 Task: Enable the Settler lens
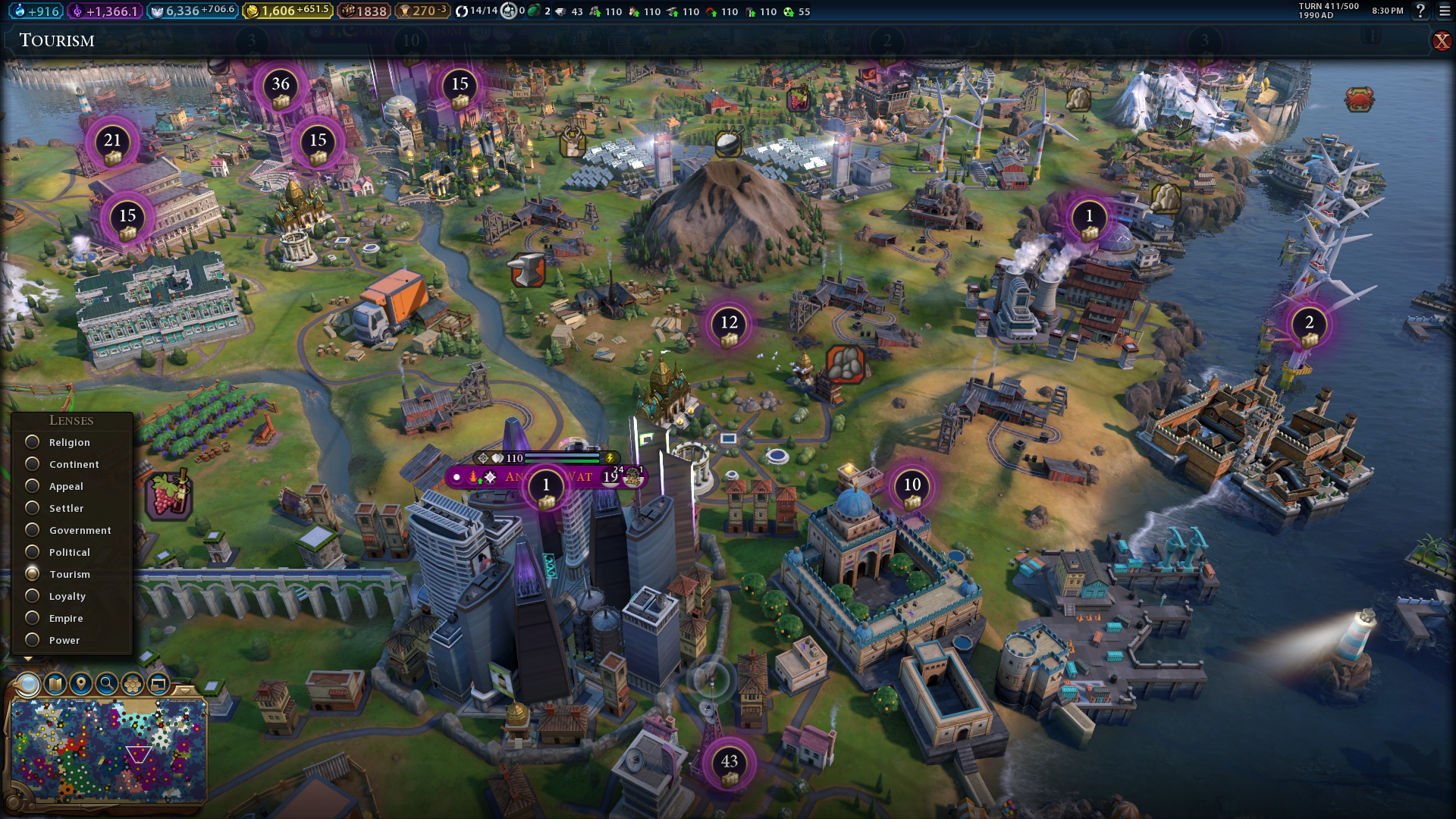(x=33, y=508)
